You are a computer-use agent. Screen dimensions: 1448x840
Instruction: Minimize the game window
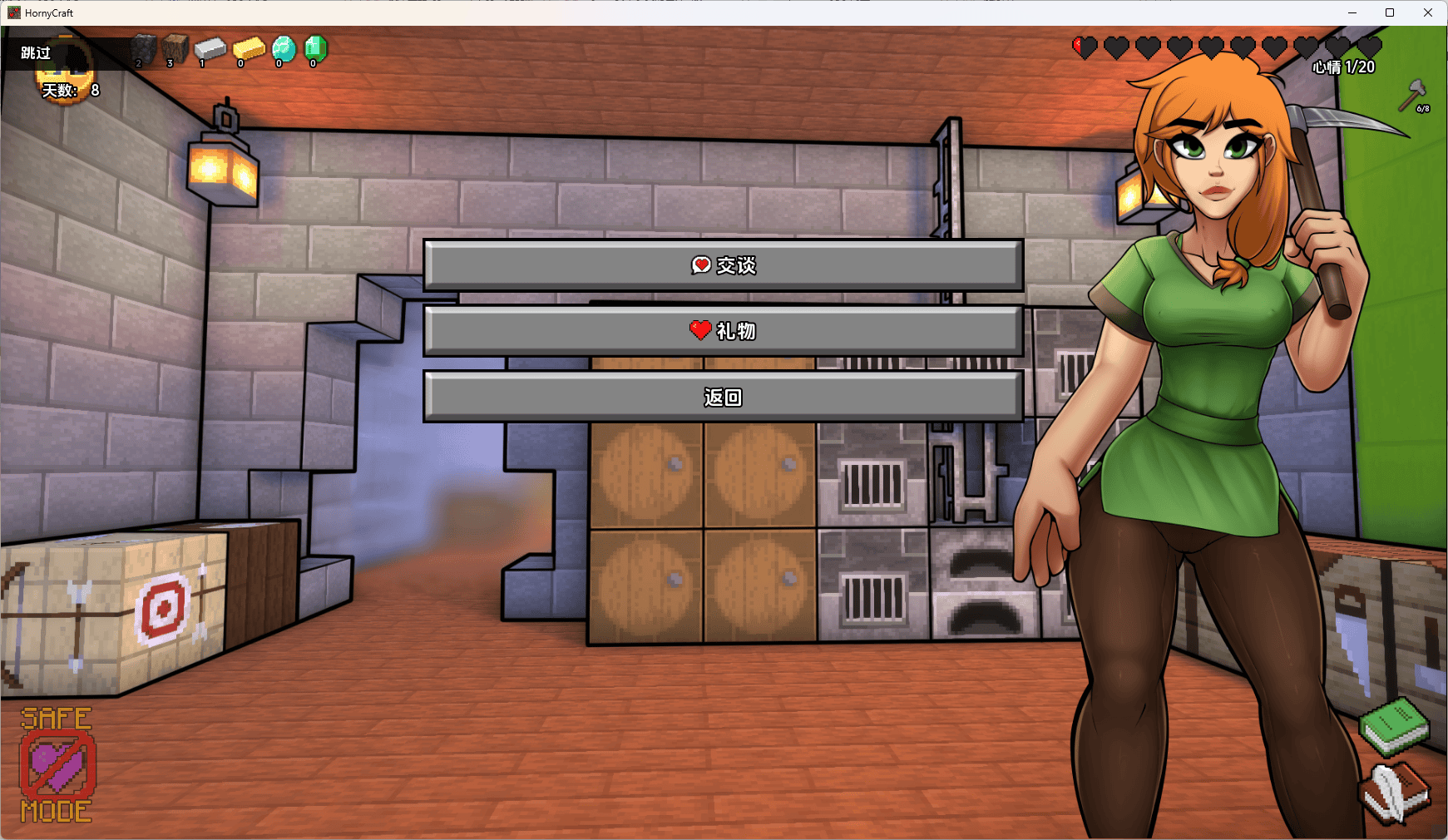click(x=1352, y=12)
